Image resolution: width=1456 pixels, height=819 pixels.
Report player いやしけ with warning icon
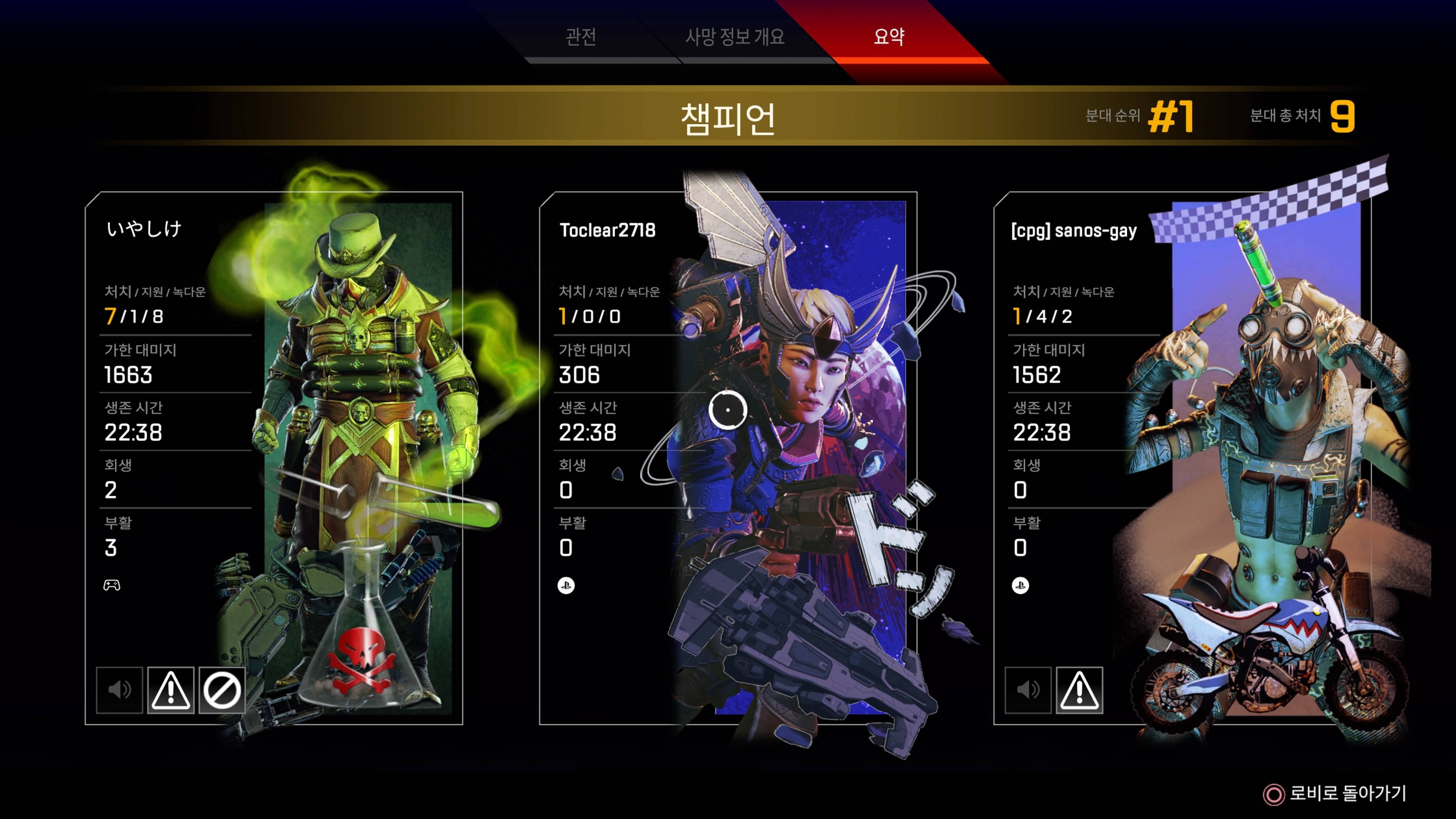pos(171,690)
